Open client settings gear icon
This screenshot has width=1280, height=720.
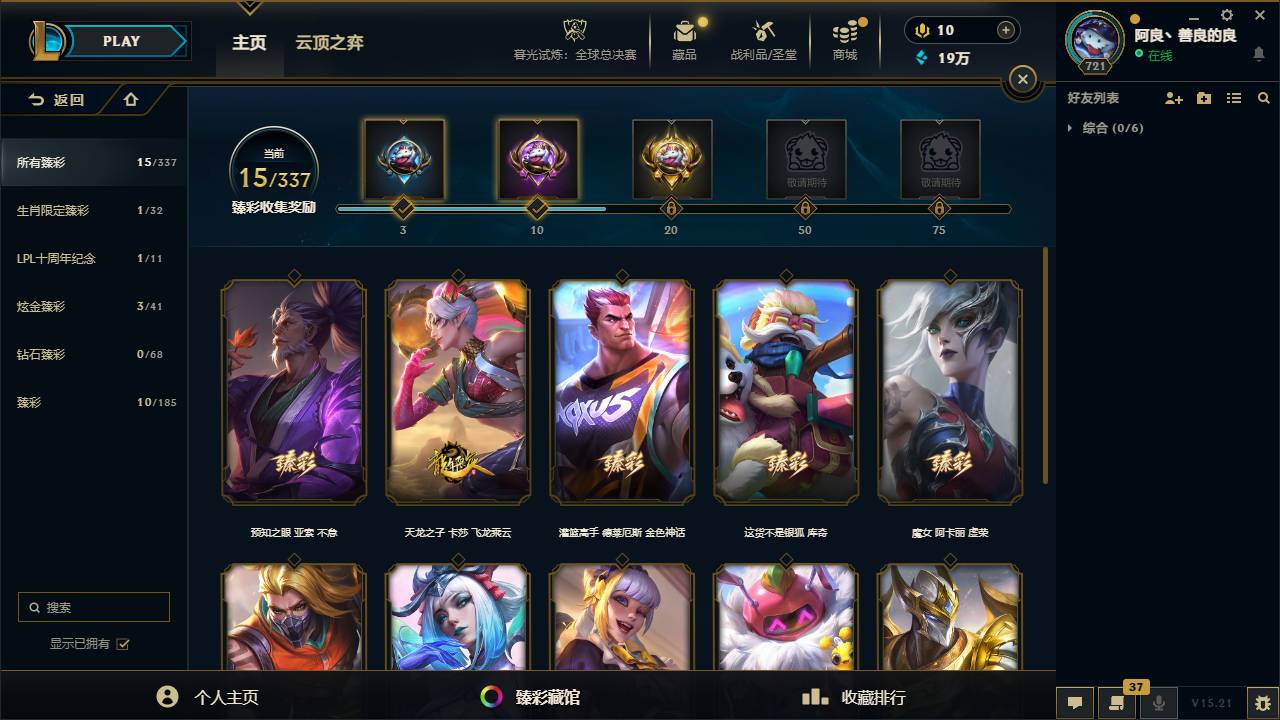tap(1226, 15)
